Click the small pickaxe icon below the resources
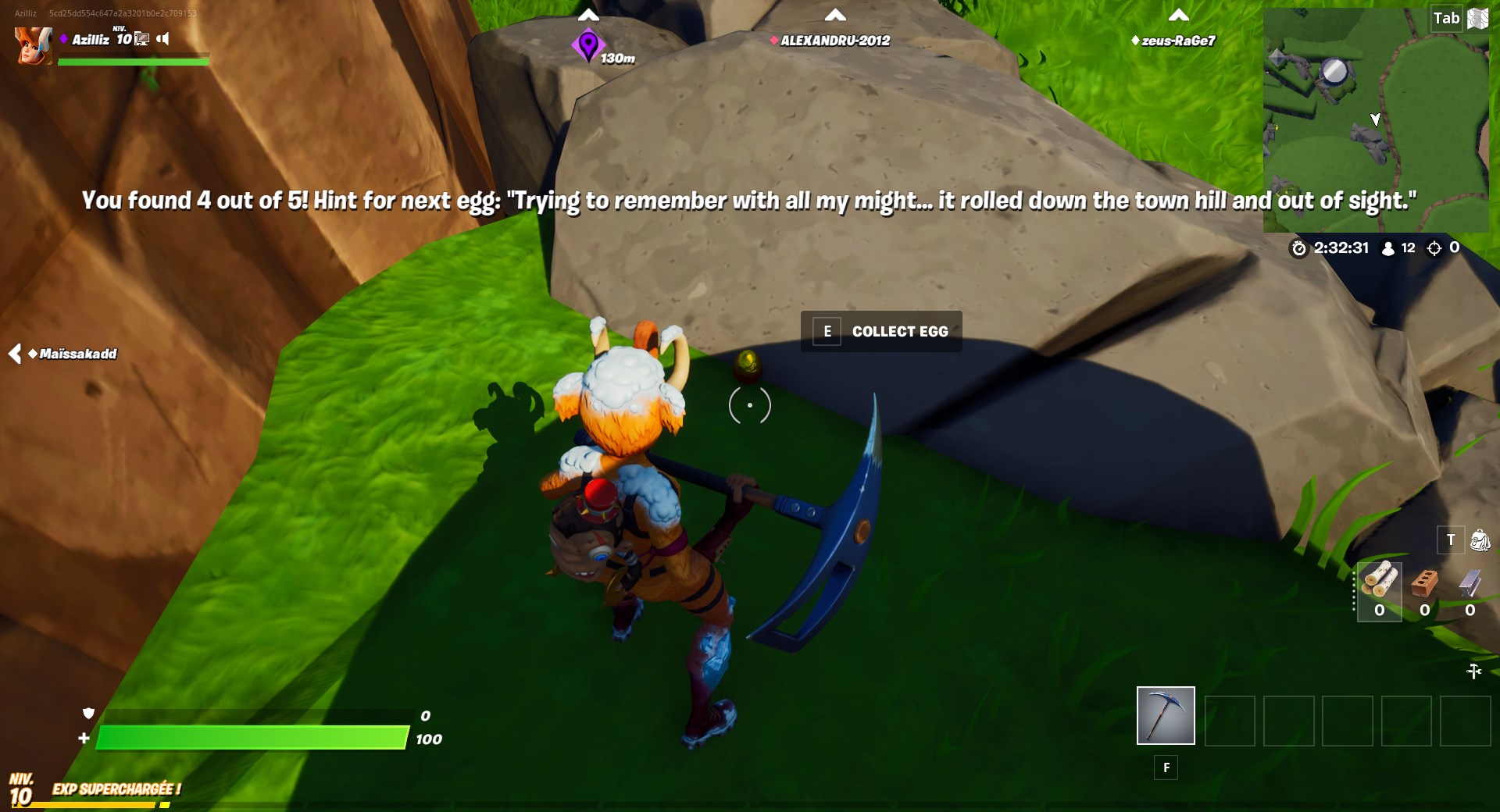Viewport: 1500px width, 812px height. 1475,670
